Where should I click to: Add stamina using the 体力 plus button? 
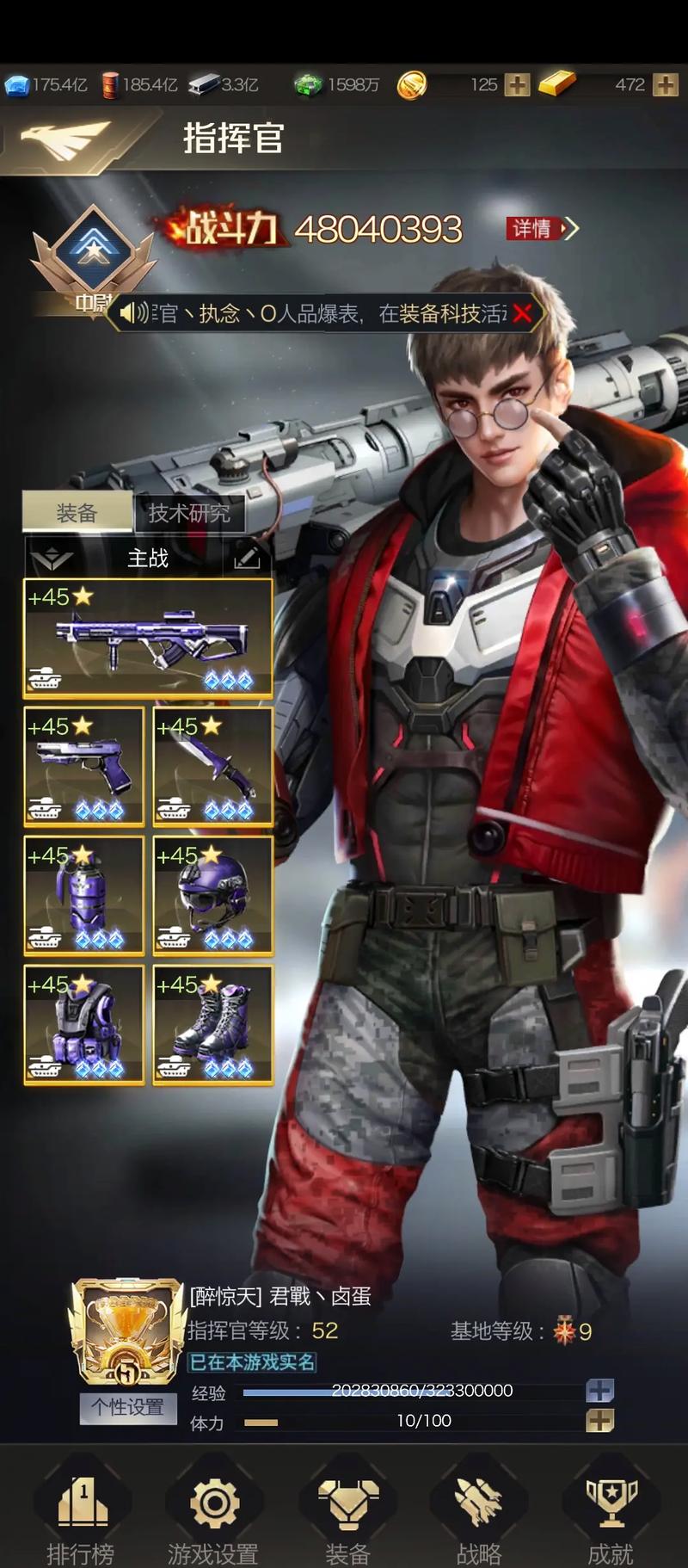point(599,1421)
